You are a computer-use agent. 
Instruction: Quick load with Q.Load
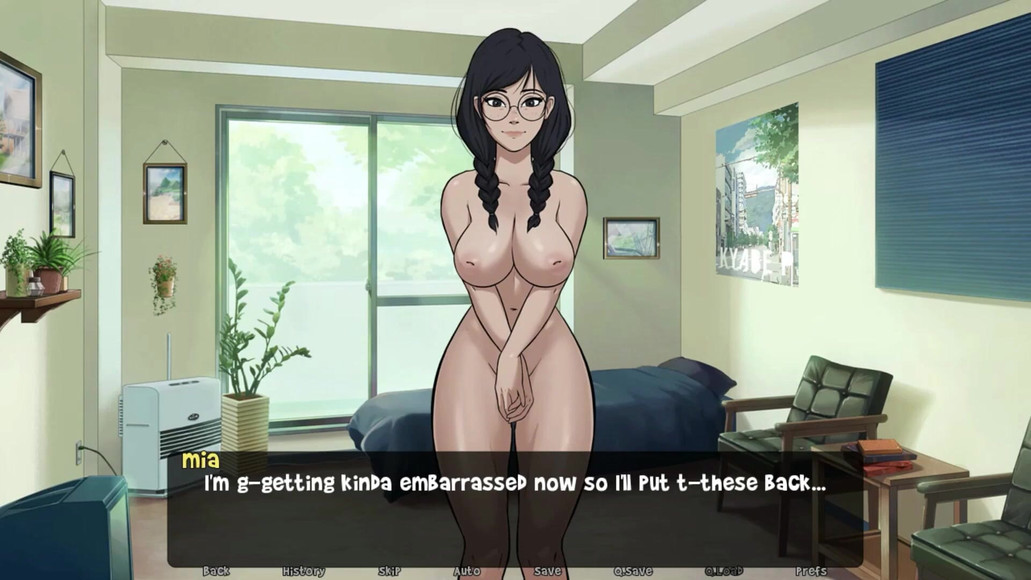click(724, 571)
